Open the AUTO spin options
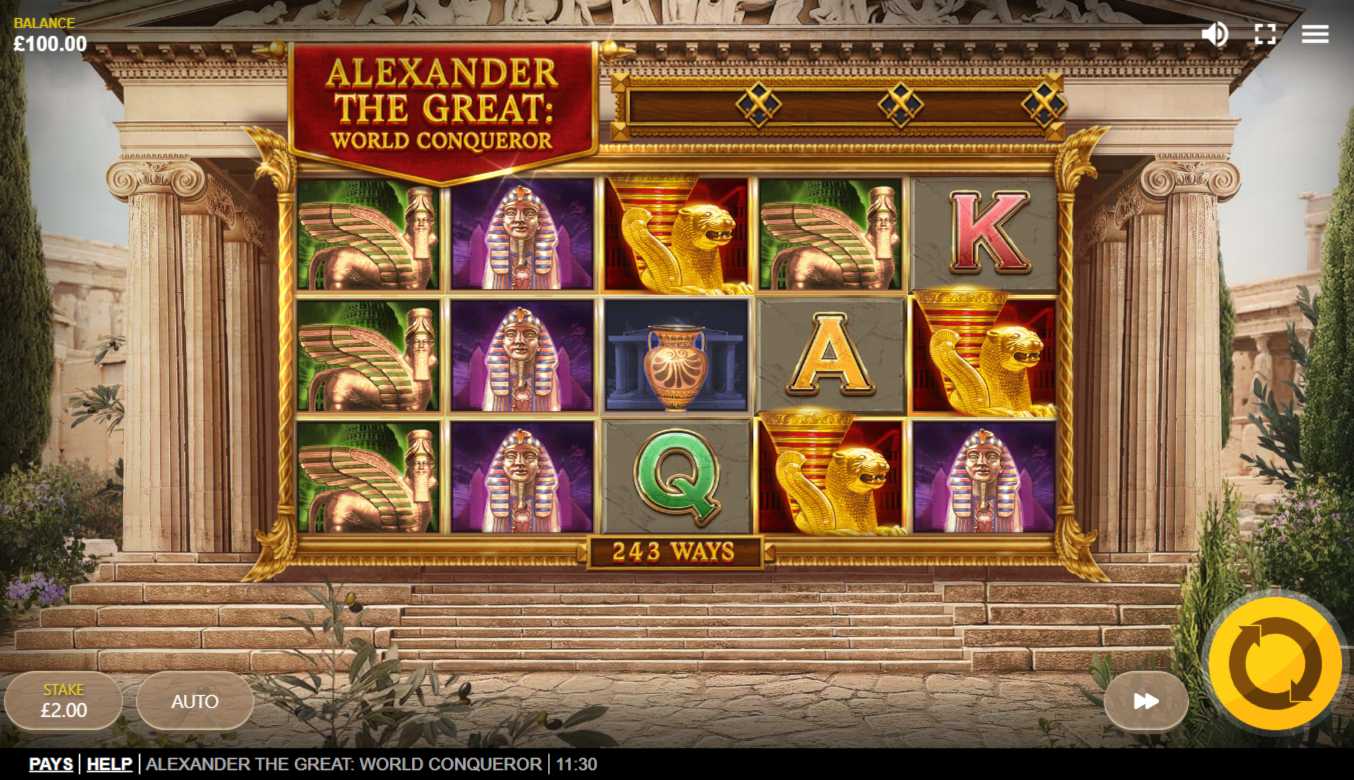1354x780 pixels. pyautogui.click(x=195, y=701)
